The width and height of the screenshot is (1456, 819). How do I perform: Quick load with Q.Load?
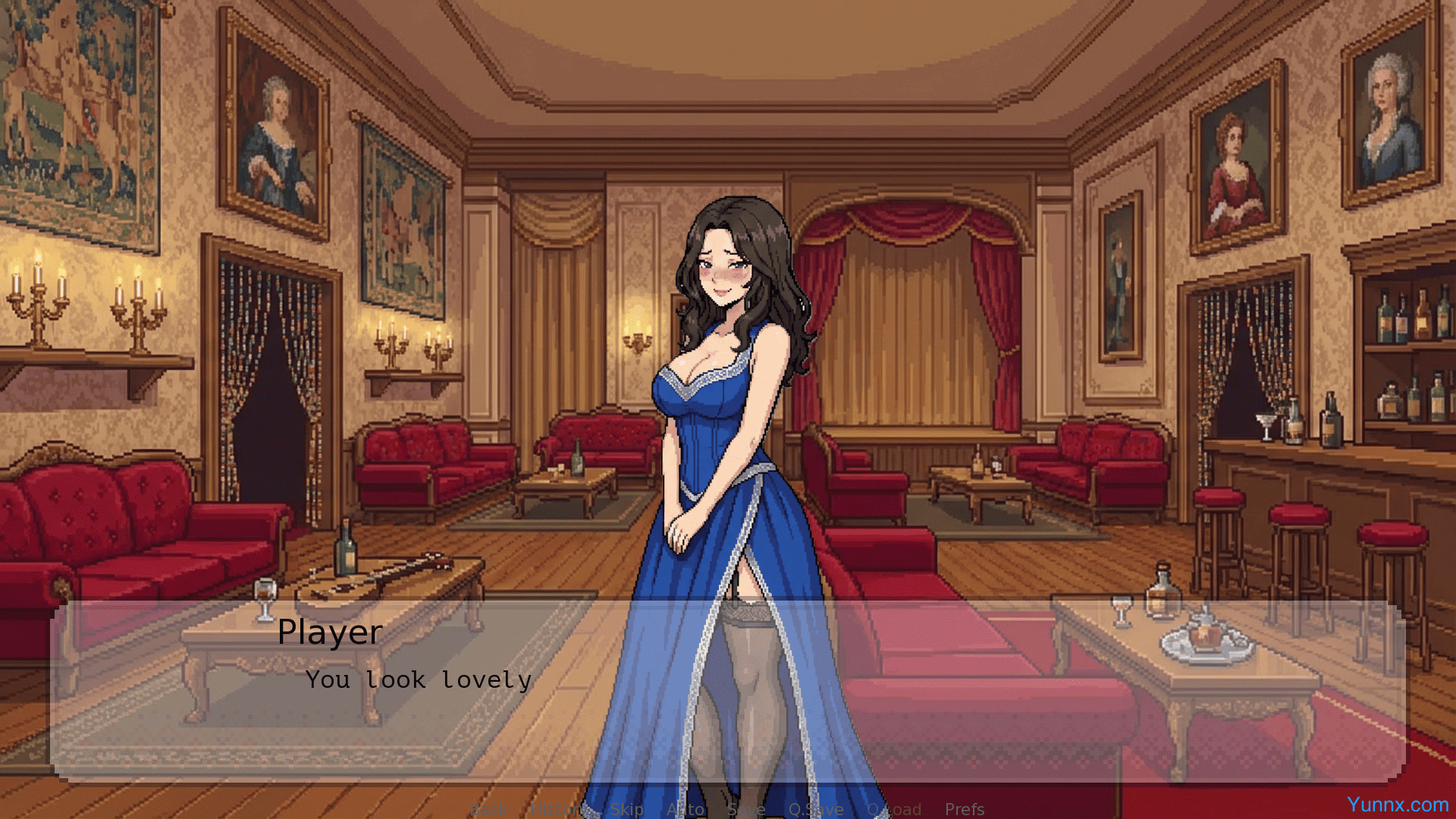(894, 809)
